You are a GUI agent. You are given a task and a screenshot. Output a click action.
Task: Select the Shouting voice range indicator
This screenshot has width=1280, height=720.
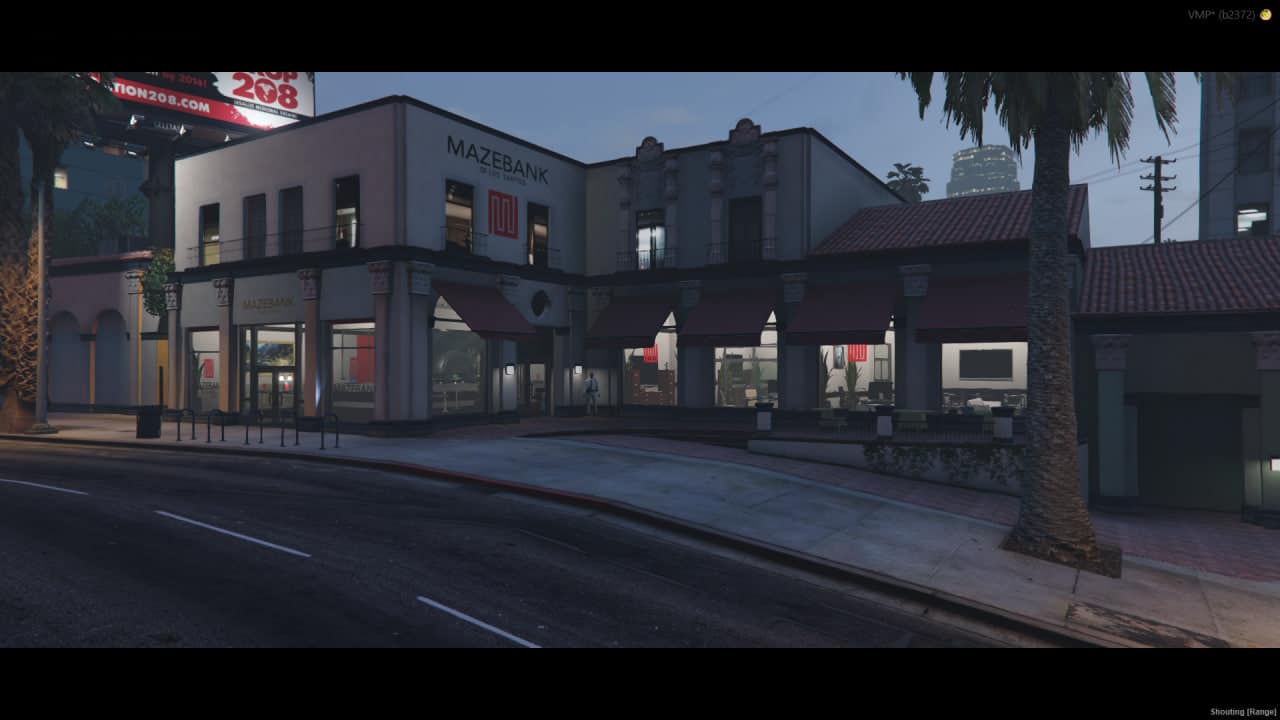pos(1242,712)
